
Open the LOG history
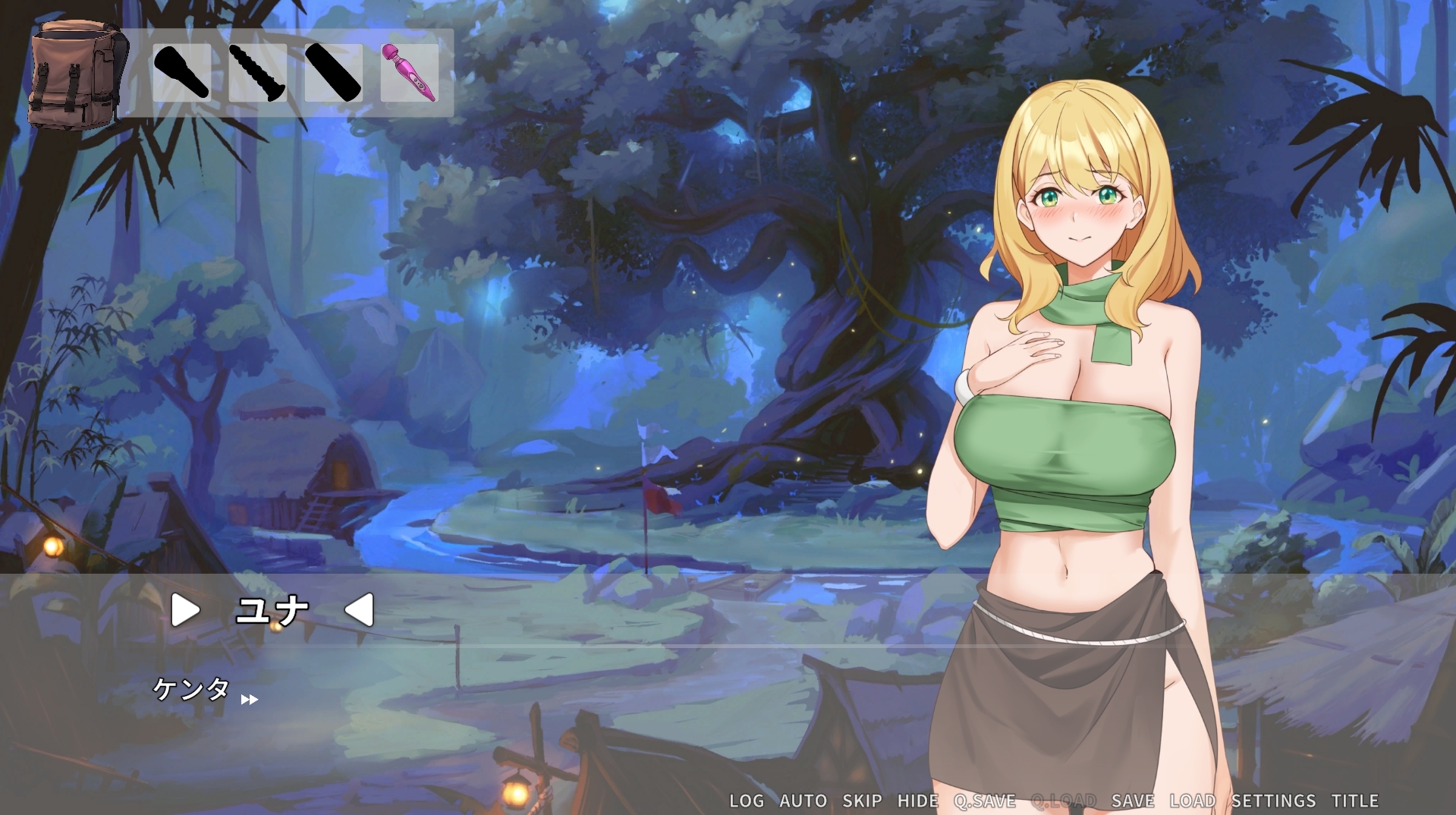pyautogui.click(x=746, y=801)
